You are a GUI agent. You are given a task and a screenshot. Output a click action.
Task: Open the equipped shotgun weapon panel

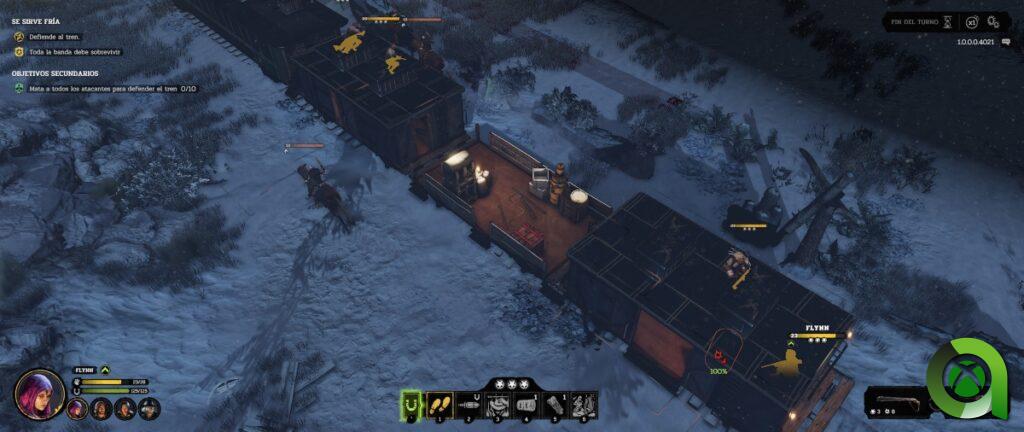tap(895, 402)
